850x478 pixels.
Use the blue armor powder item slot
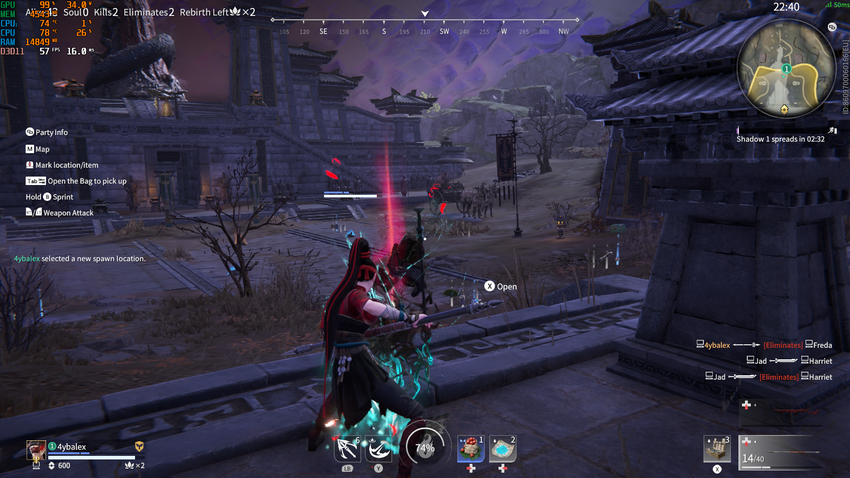tap(502, 448)
